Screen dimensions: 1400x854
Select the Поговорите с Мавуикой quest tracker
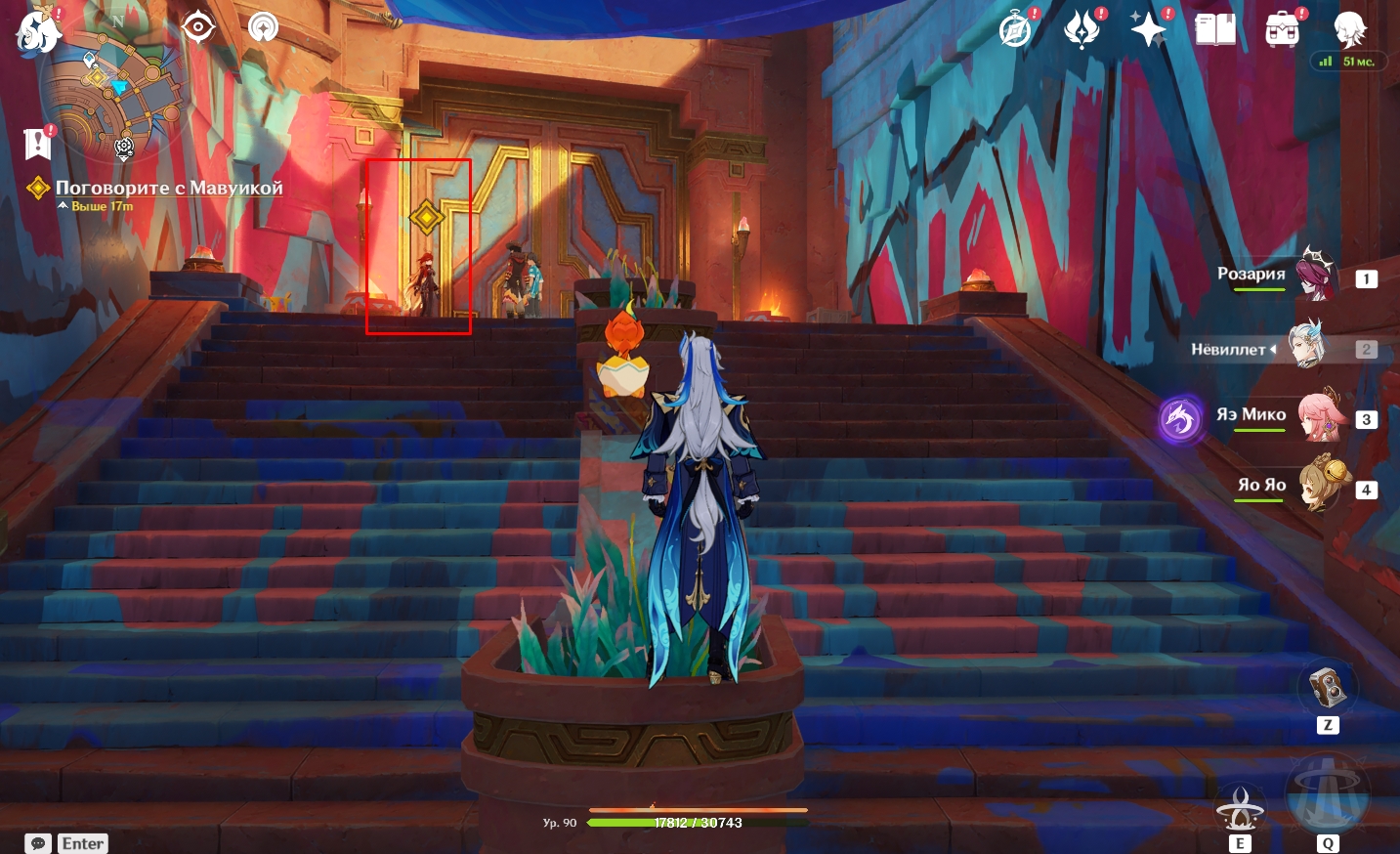168,188
